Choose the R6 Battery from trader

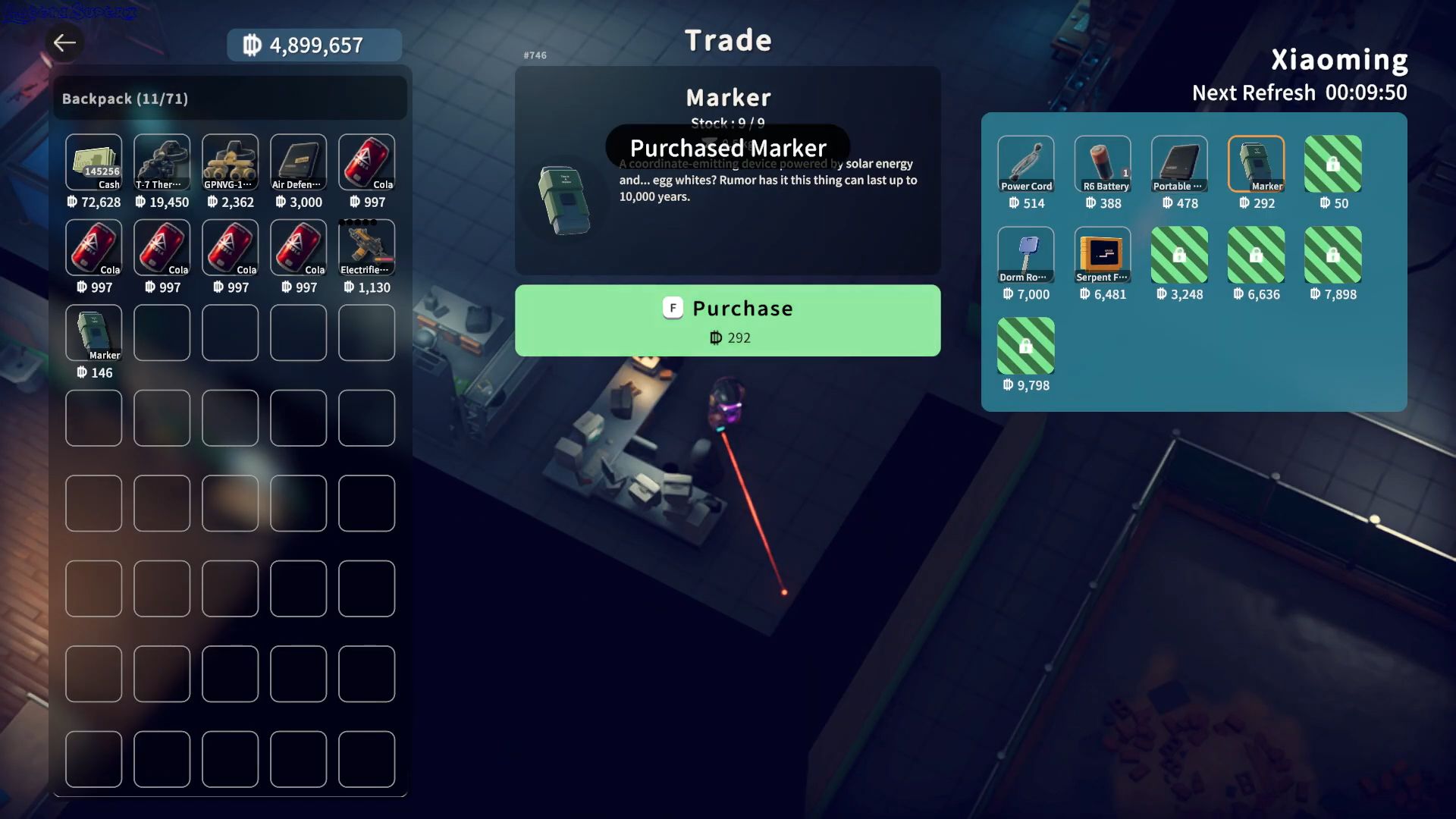pos(1103,164)
